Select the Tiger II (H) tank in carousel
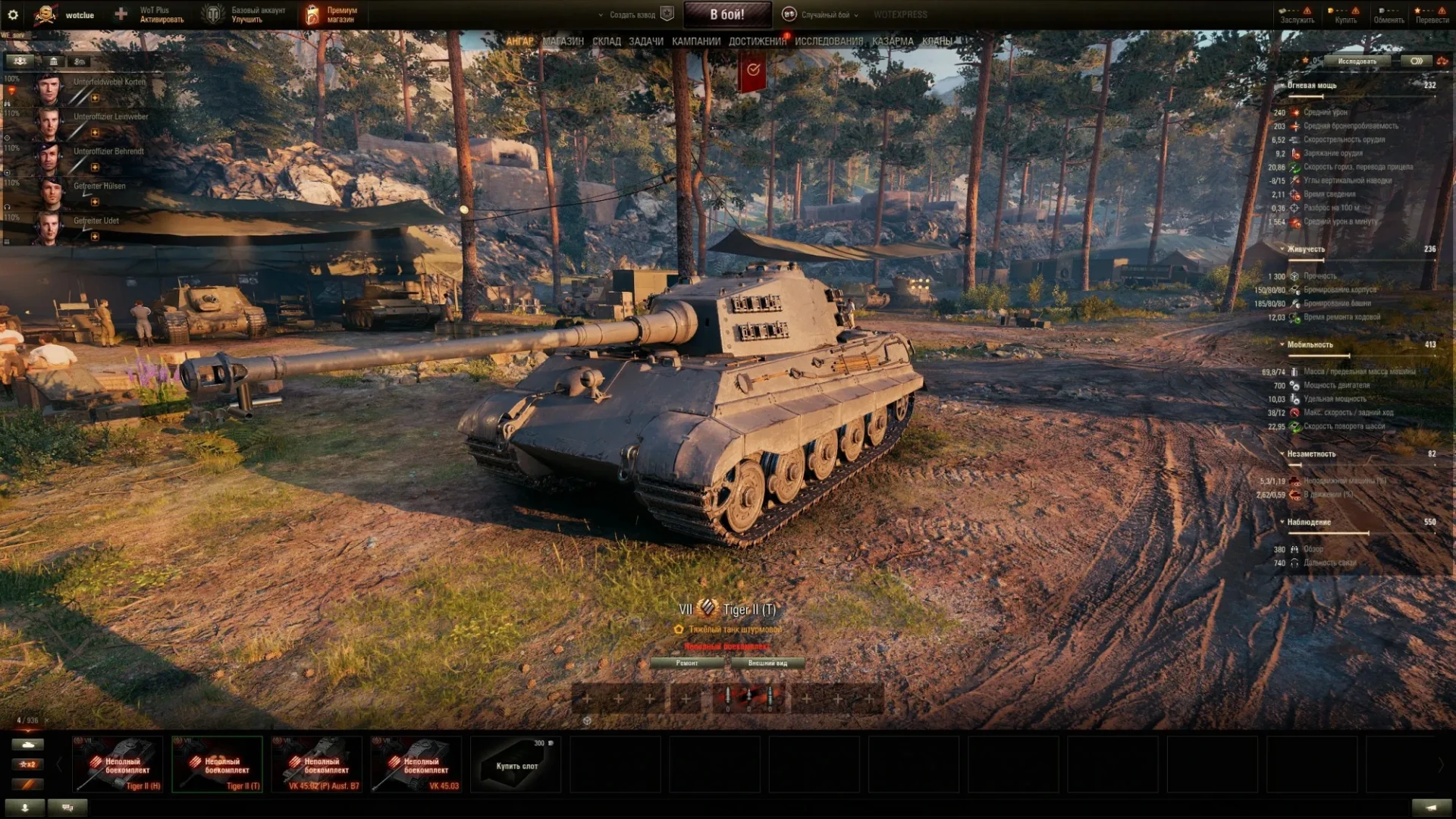1456x819 pixels. pos(118,764)
